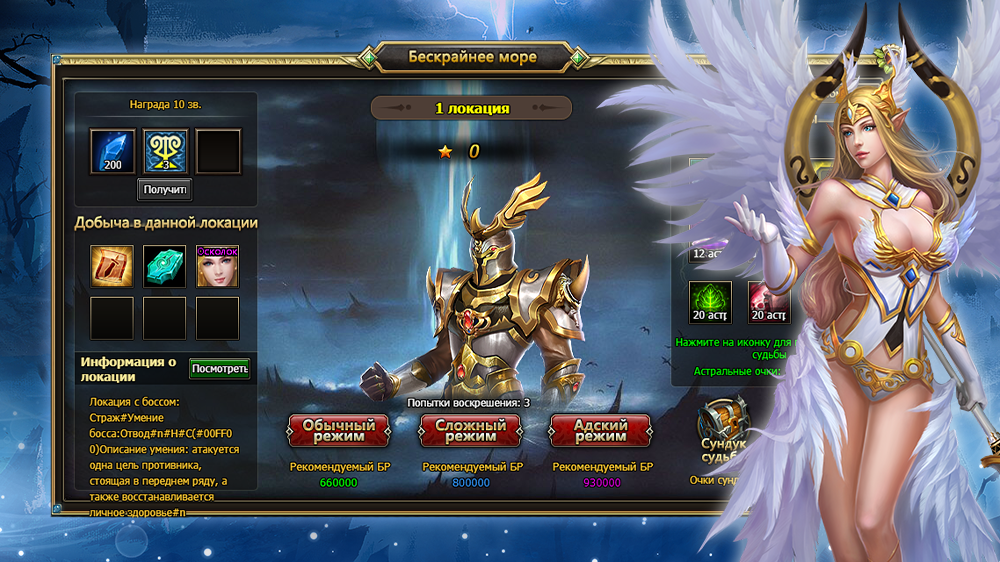
Task: Inspect the Осколок hero shard portrait
Action: click(217, 266)
